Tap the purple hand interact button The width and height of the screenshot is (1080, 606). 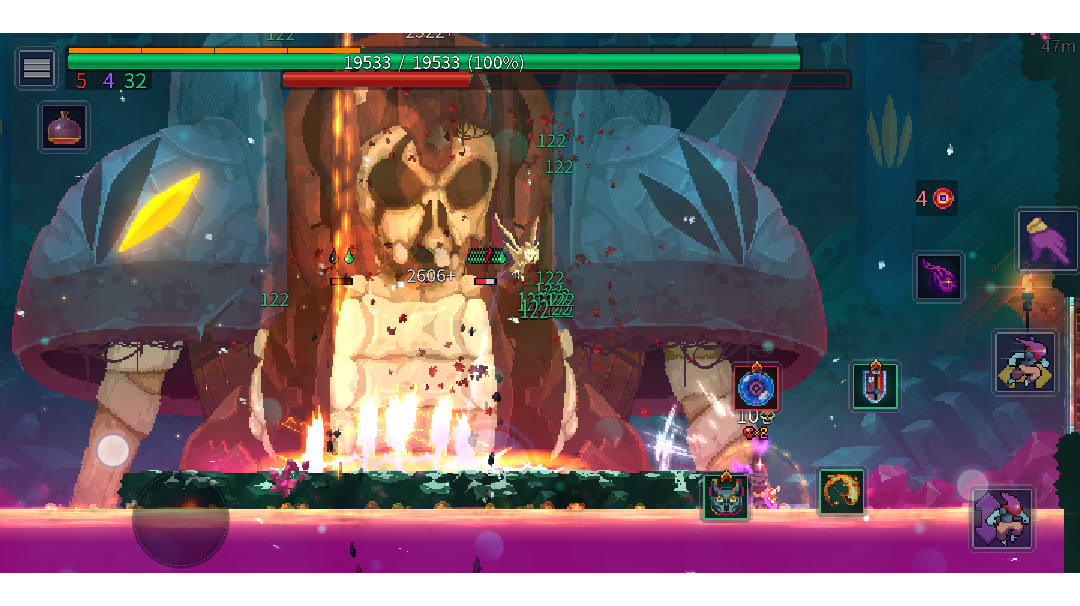coord(1047,240)
